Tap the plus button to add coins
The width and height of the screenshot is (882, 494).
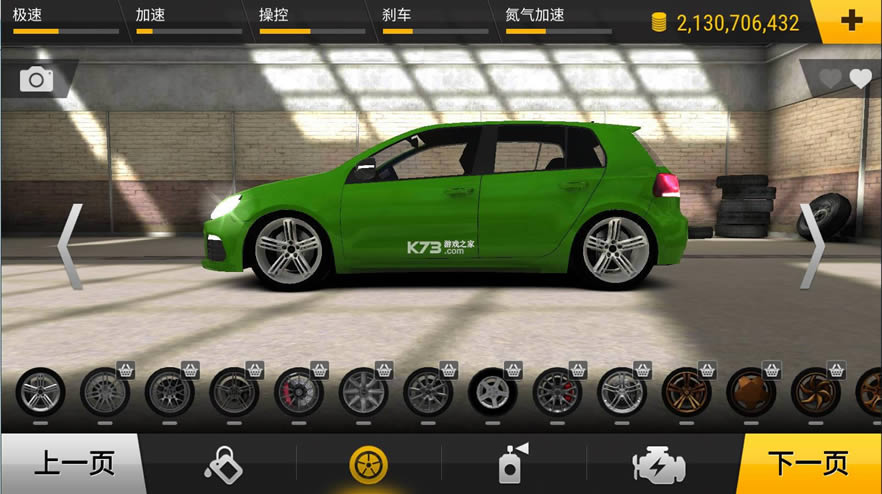point(851,21)
